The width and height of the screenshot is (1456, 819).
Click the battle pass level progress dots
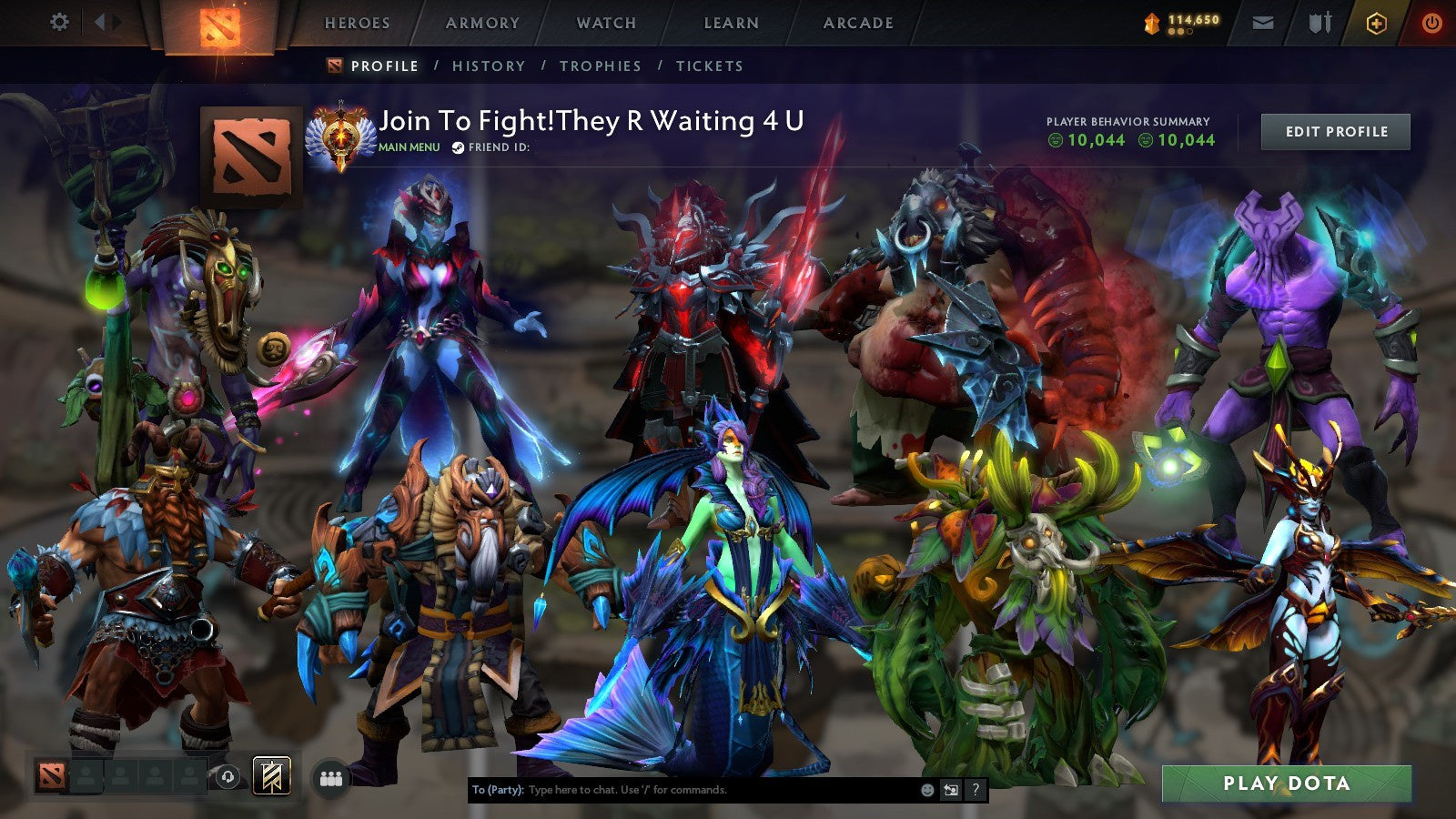[x=1179, y=31]
